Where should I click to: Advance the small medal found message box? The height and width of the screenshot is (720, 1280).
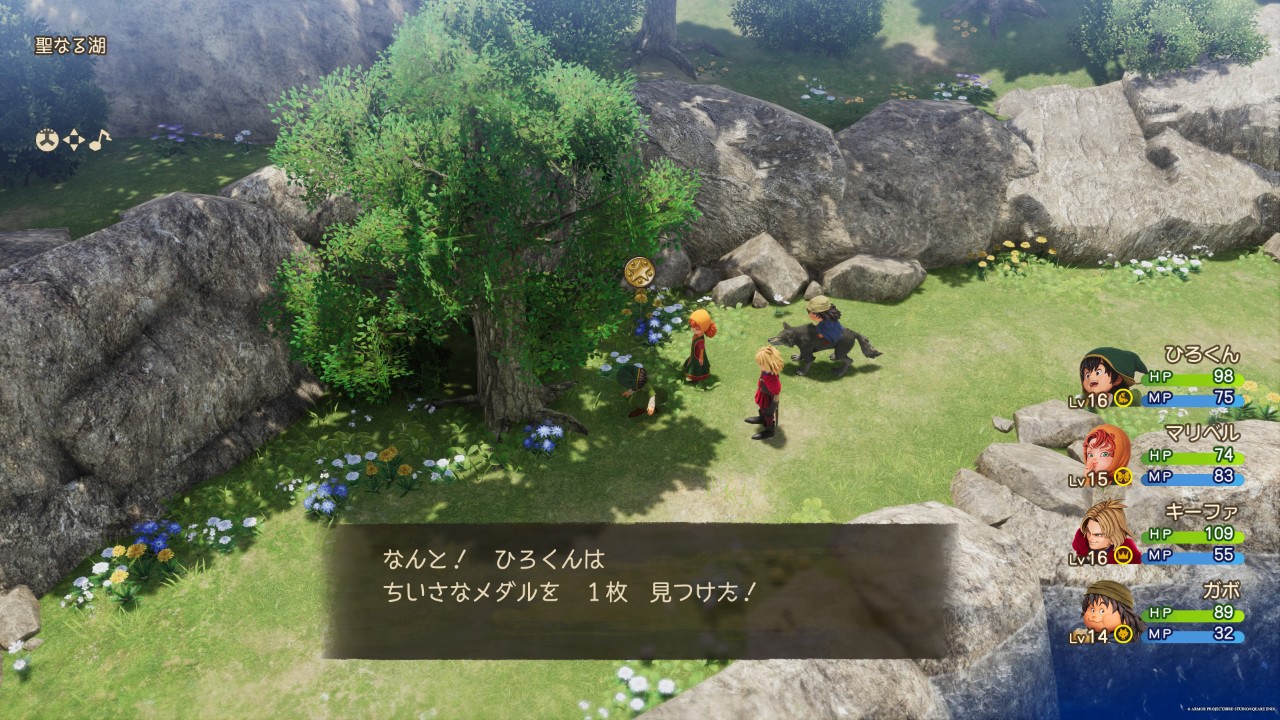pyautogui.click(x=638, y=590)
